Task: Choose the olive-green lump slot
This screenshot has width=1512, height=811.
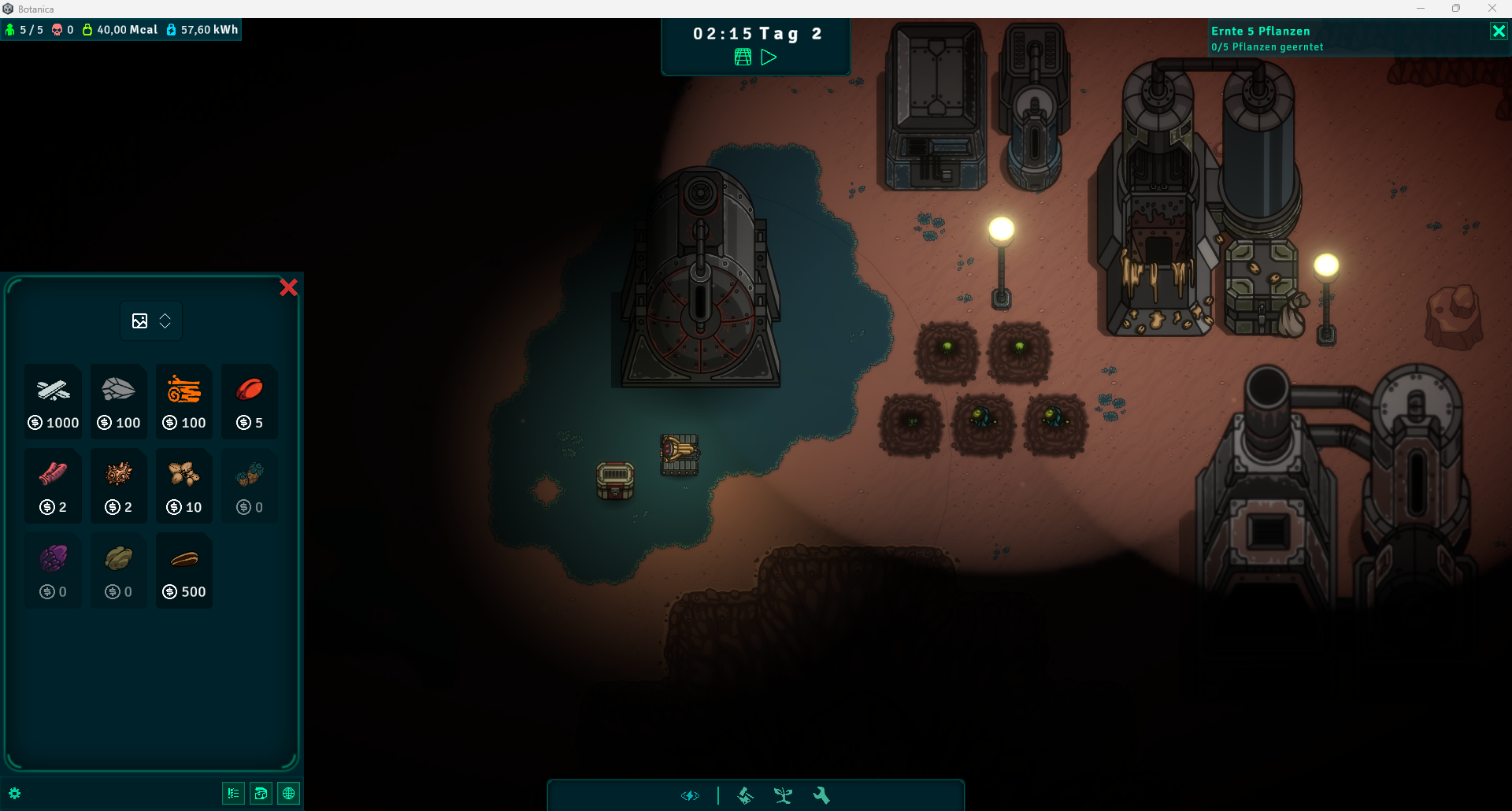Action: [x=119, y=569]
